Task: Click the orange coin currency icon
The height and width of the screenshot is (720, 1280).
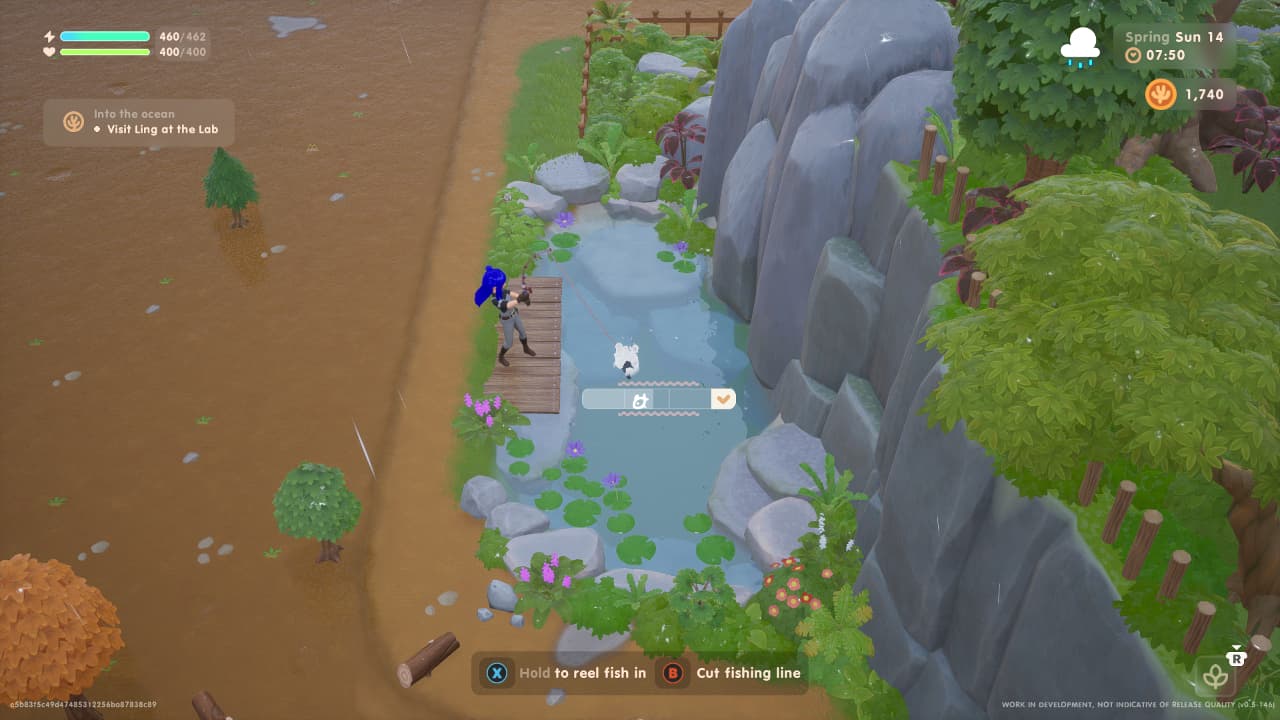Action: click(1160, 95)
